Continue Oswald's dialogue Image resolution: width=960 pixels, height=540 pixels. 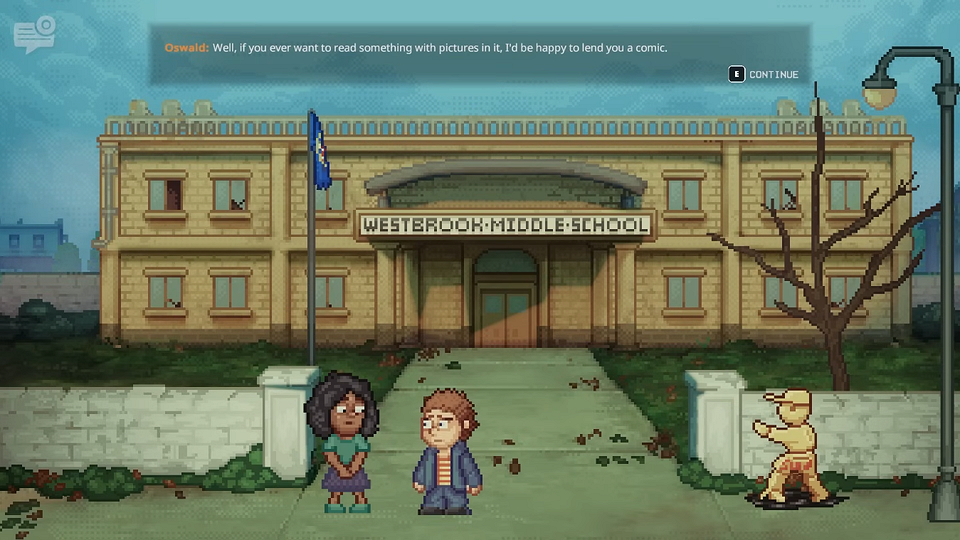coord(764,74)
